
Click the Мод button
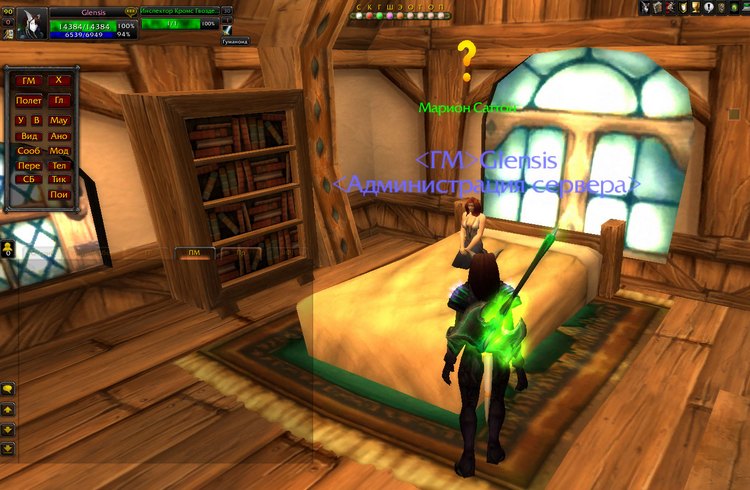click(58, 150)
